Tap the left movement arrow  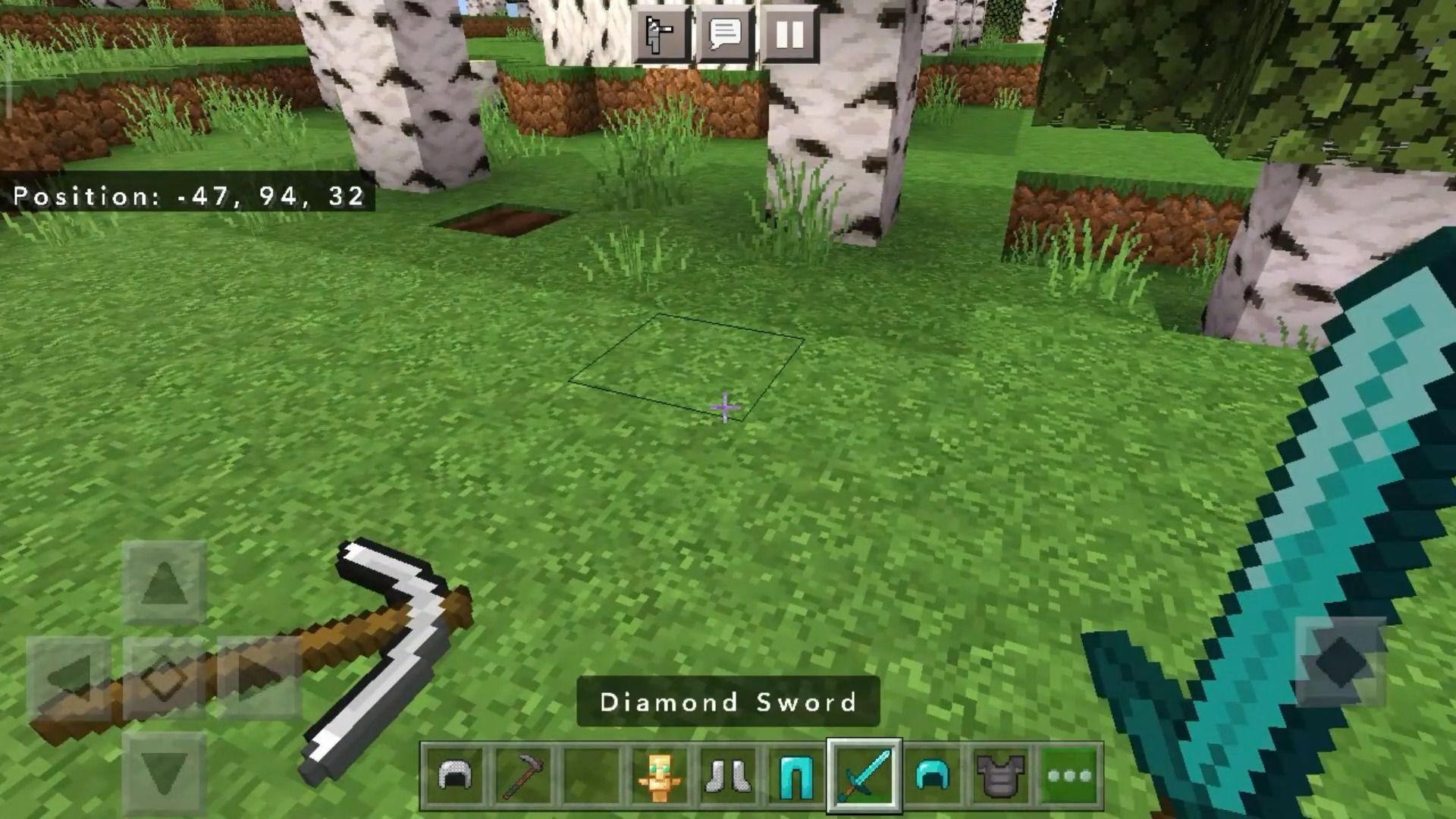pyautogui.click(x=69, y=677)
